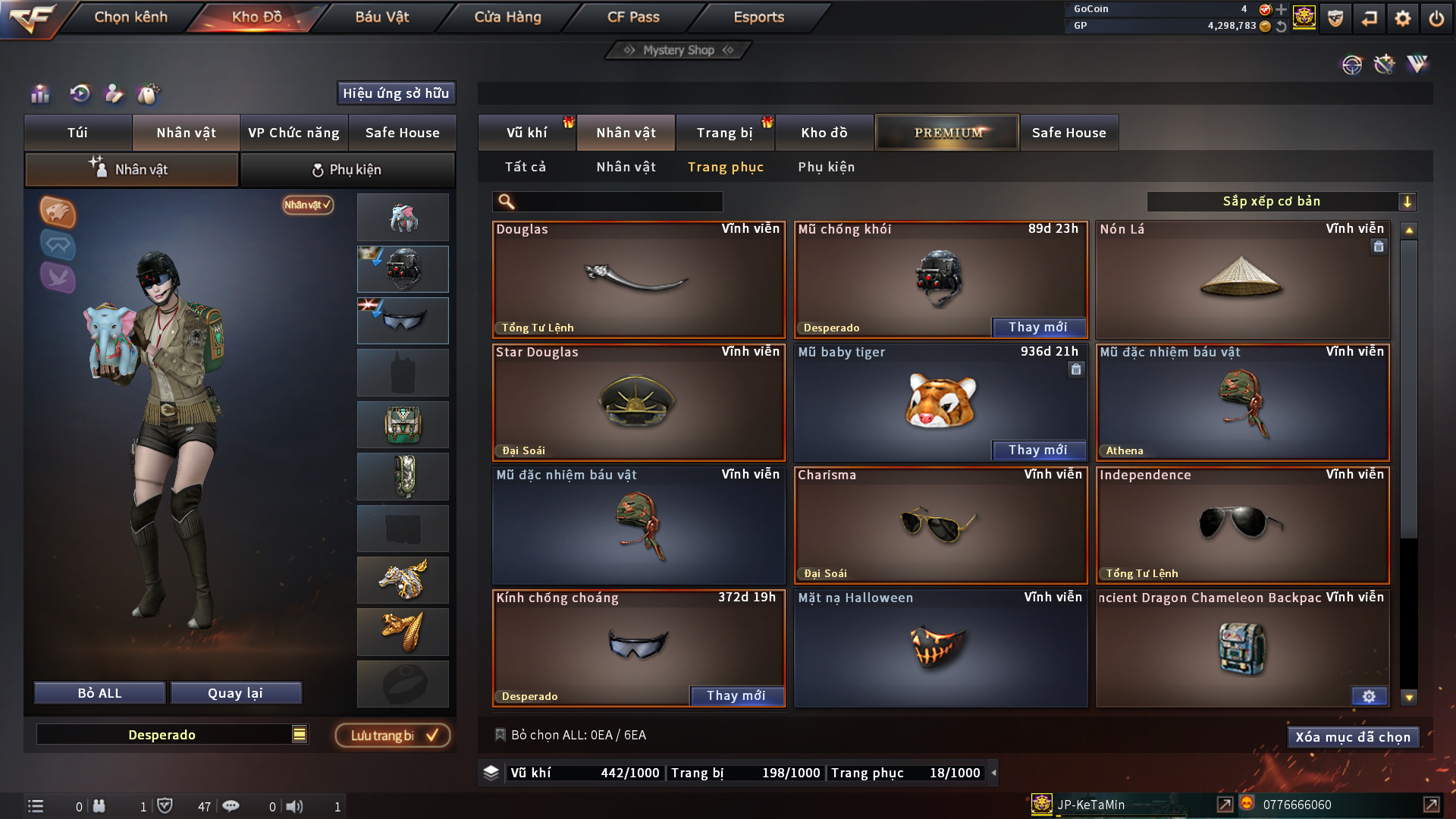The height and width of the screenshot is (819, 1456).
Task: Click the Quay lại button
Action: click(x=235, y=693)
